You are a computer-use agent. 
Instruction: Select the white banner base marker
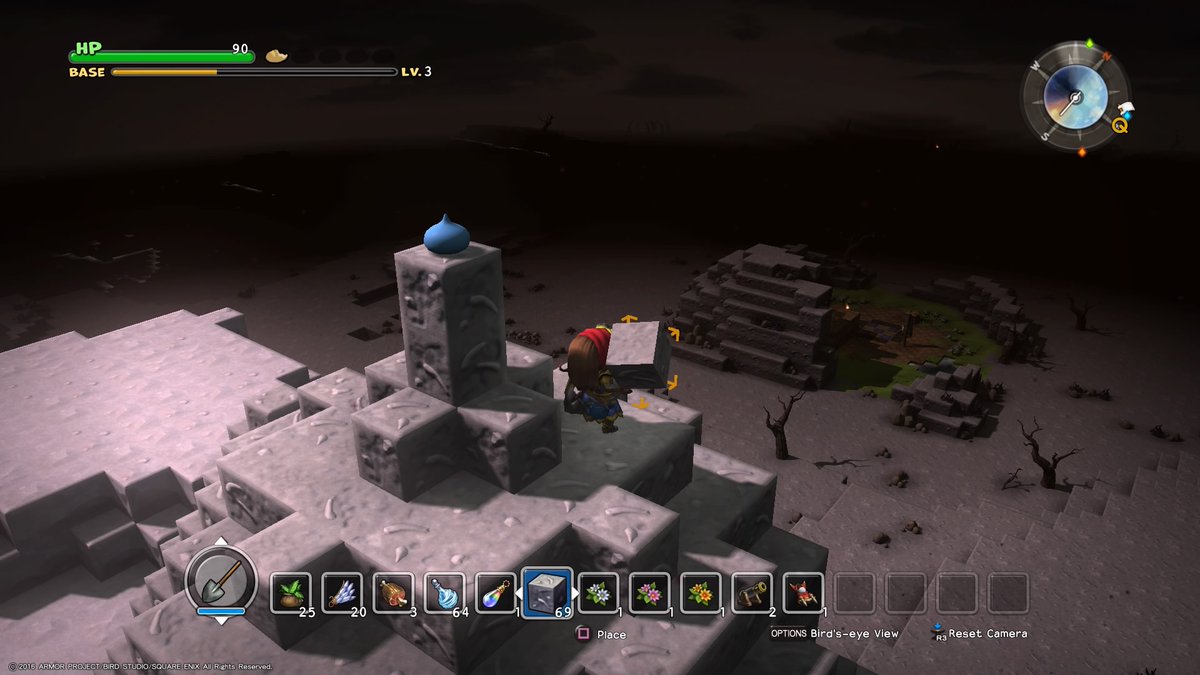1126,108
